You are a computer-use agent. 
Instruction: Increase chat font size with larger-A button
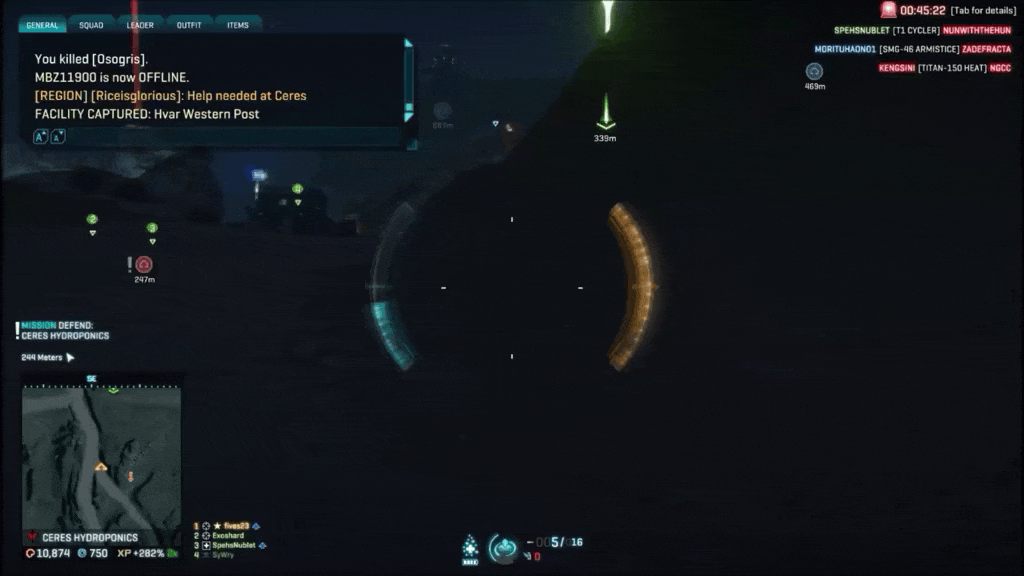pyautogui.click(x=41, y=136)
